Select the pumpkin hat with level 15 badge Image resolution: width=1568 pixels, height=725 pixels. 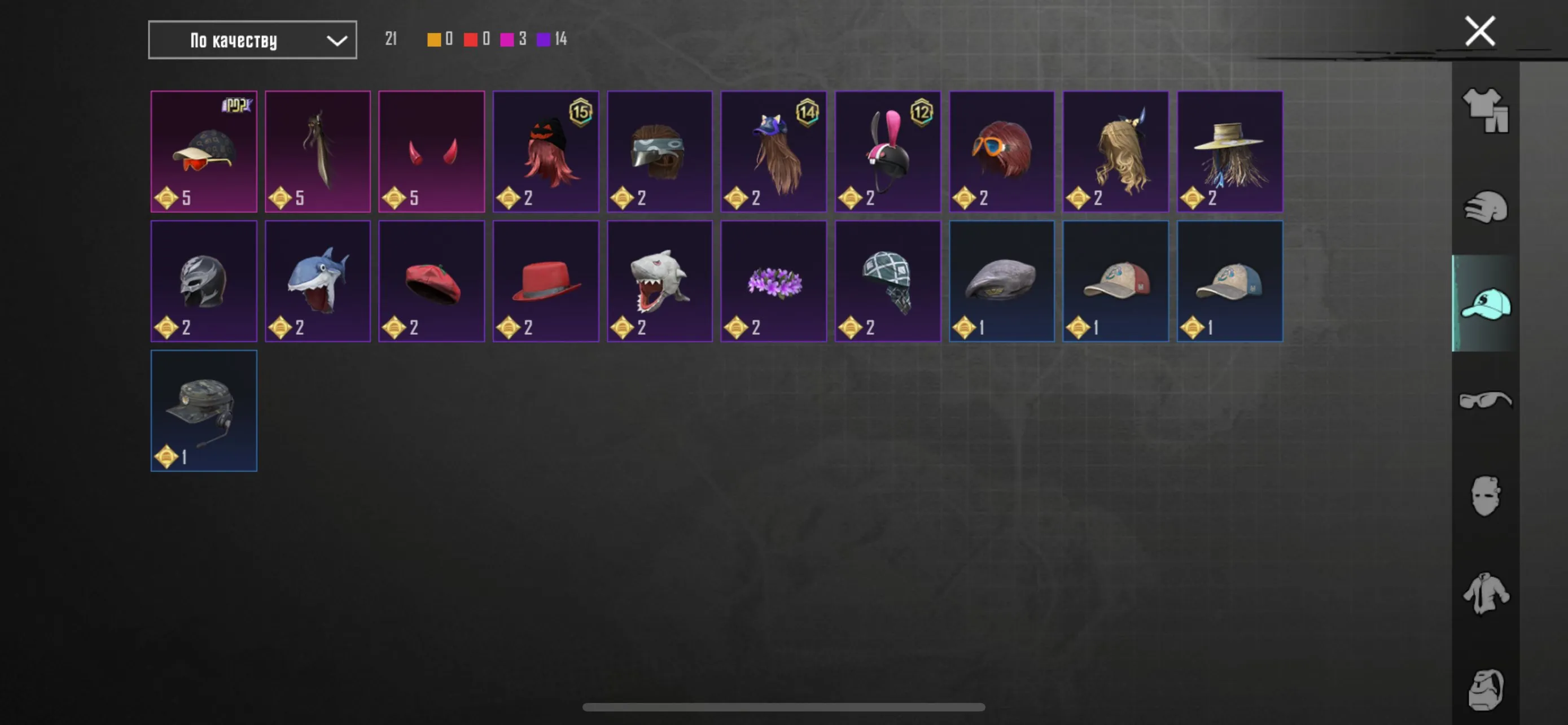(x=545, y=151)
